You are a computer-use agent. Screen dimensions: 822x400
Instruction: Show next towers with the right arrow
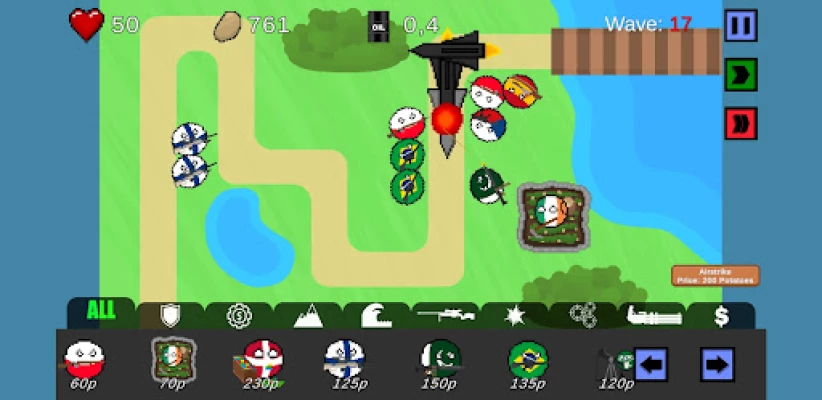(716, 364)
